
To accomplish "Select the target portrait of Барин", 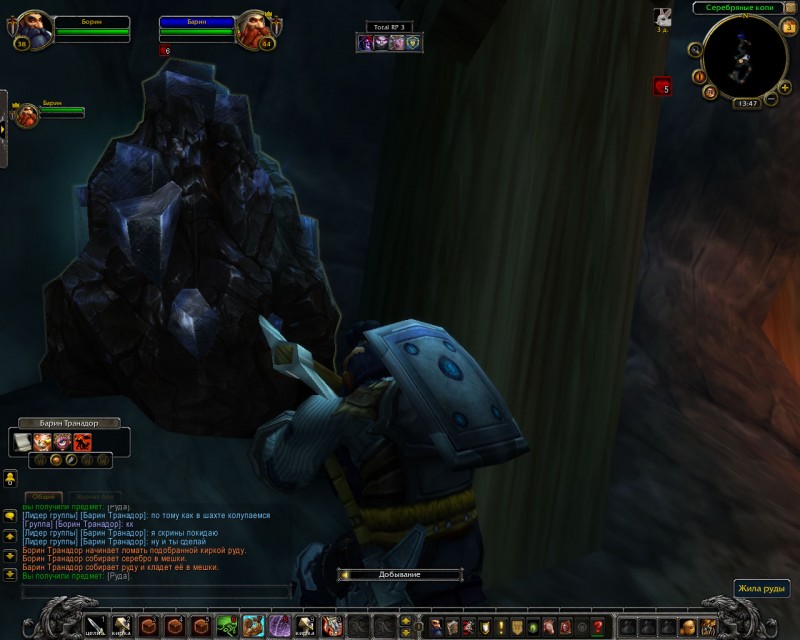I will (254, 30).
